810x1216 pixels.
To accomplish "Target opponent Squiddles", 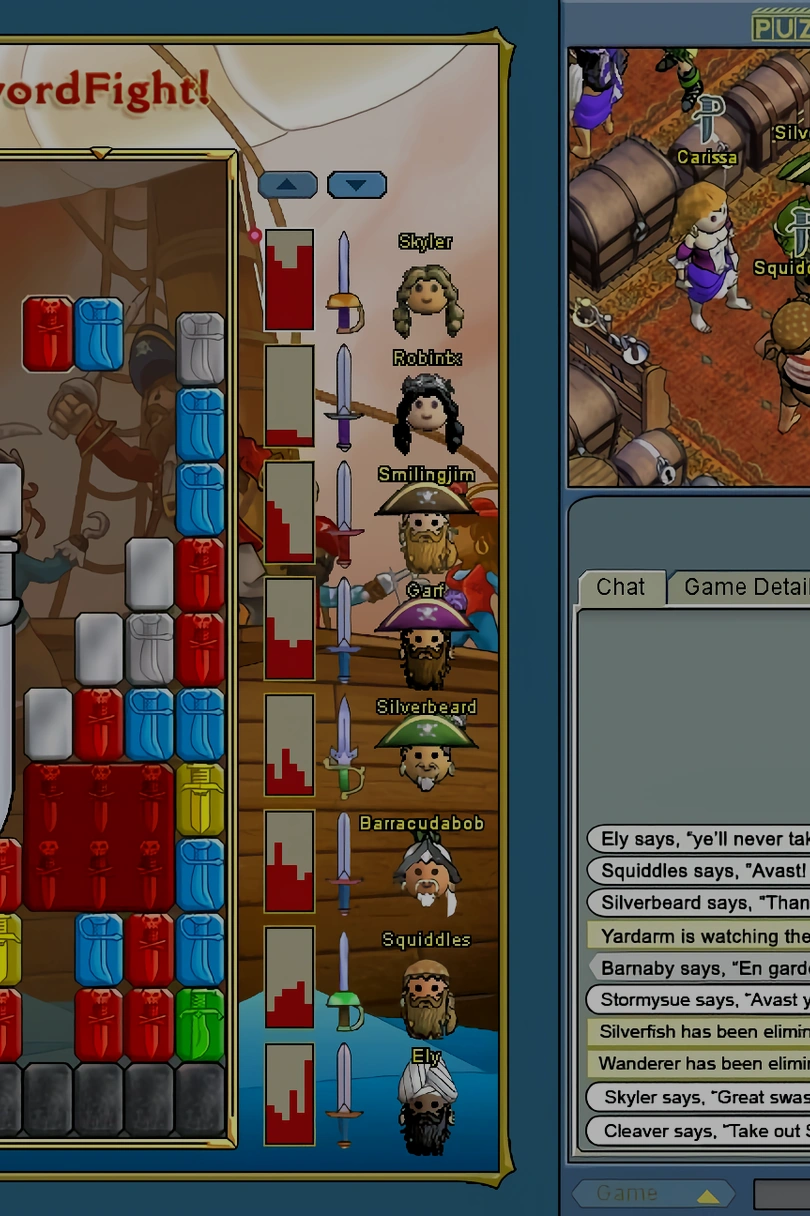I will pyautogui.click(x=427, y=993).
